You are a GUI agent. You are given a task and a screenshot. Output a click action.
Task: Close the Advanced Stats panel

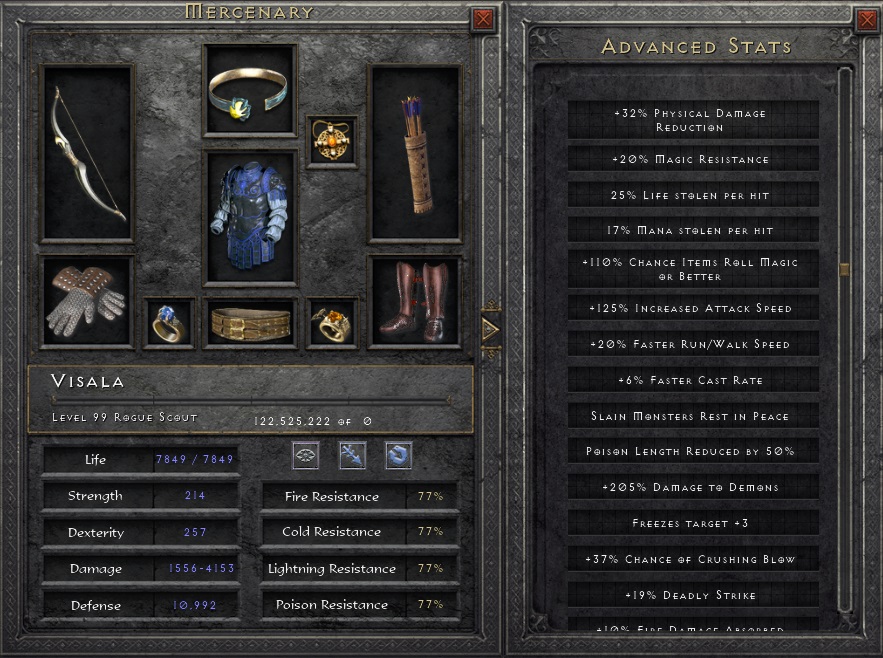[867, 18]
